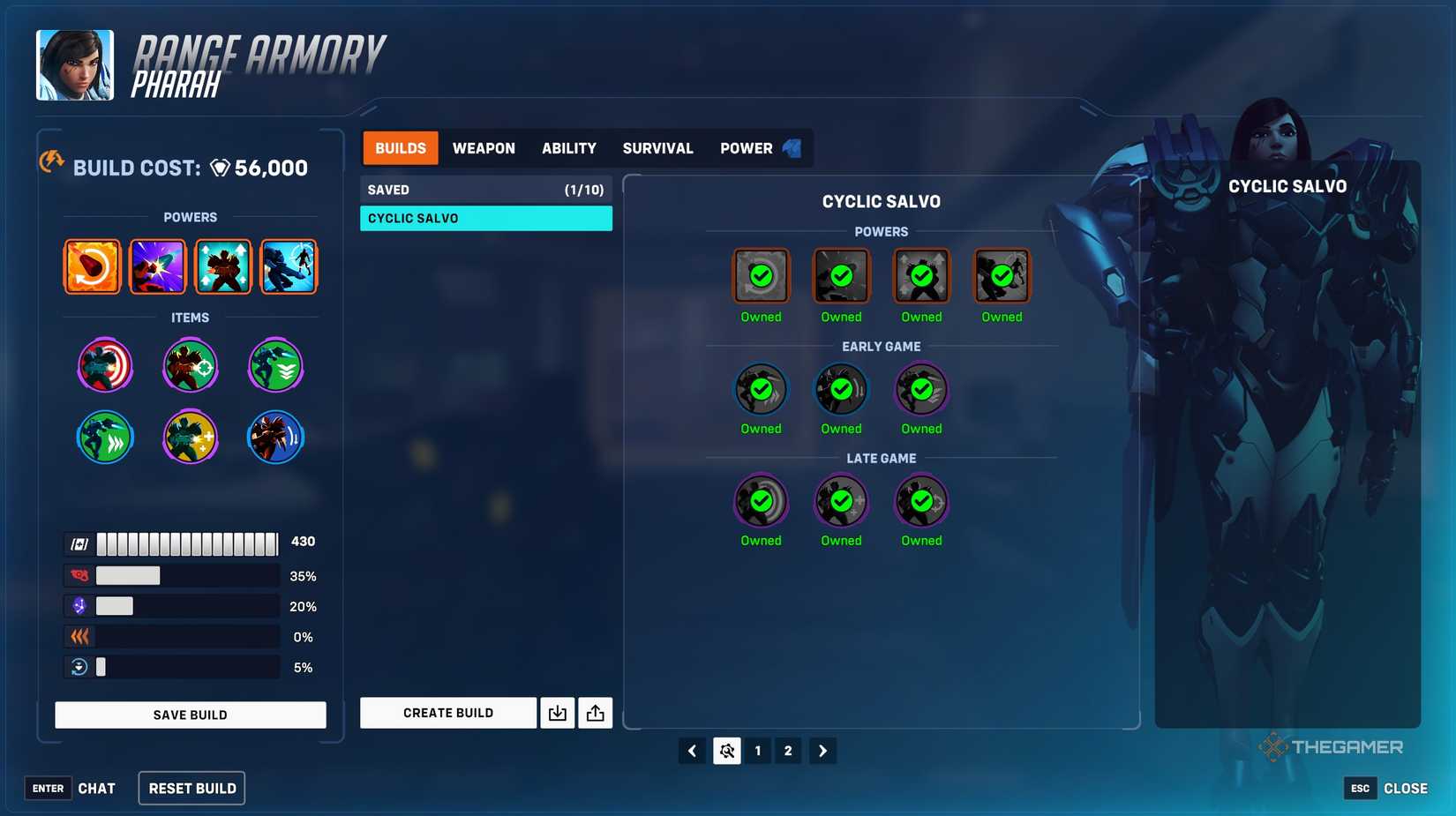Open the download build icon

coord(558,713)
